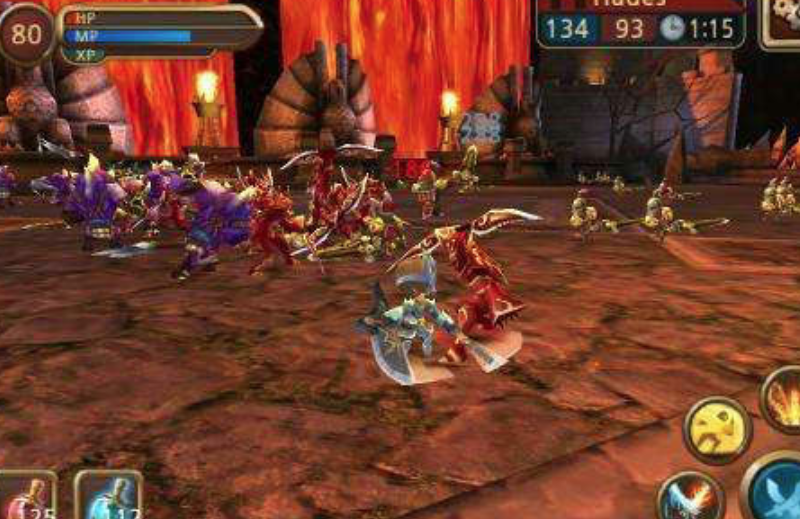The image size is (800, 519).
Task: Activate the orange flame skill
Action: click(783, 399)
